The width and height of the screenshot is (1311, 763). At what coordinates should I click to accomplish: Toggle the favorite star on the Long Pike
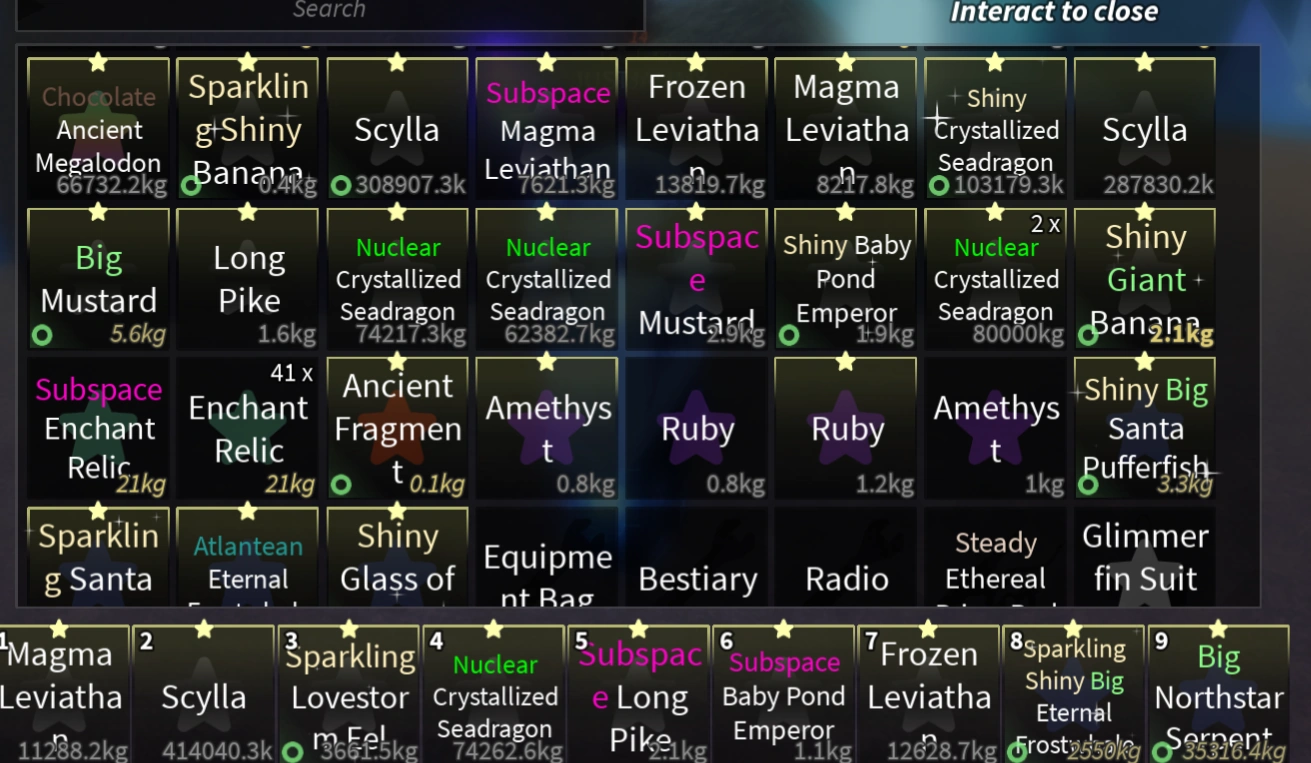247,212
